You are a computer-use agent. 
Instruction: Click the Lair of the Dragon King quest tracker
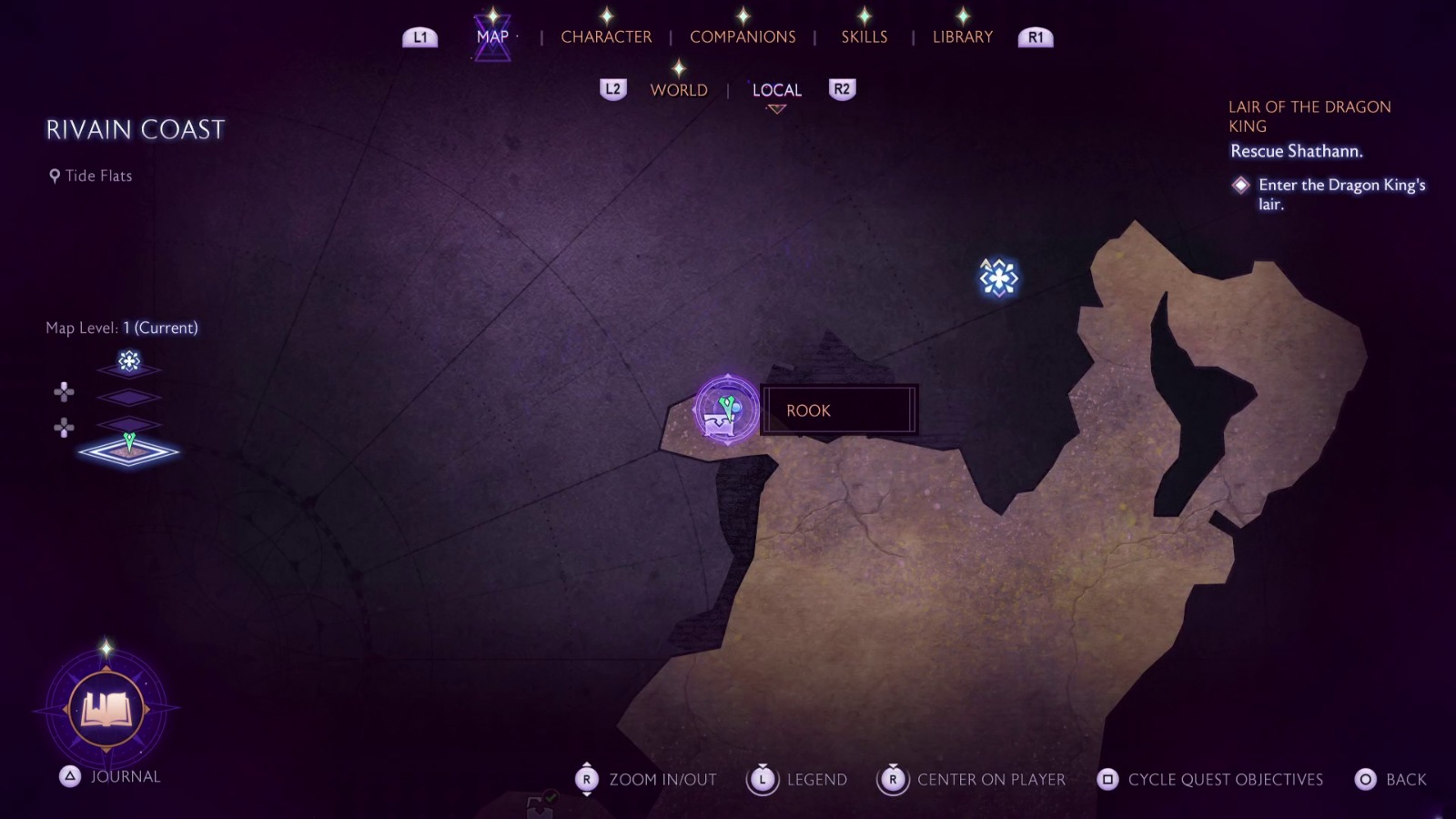click(1309, 116)
